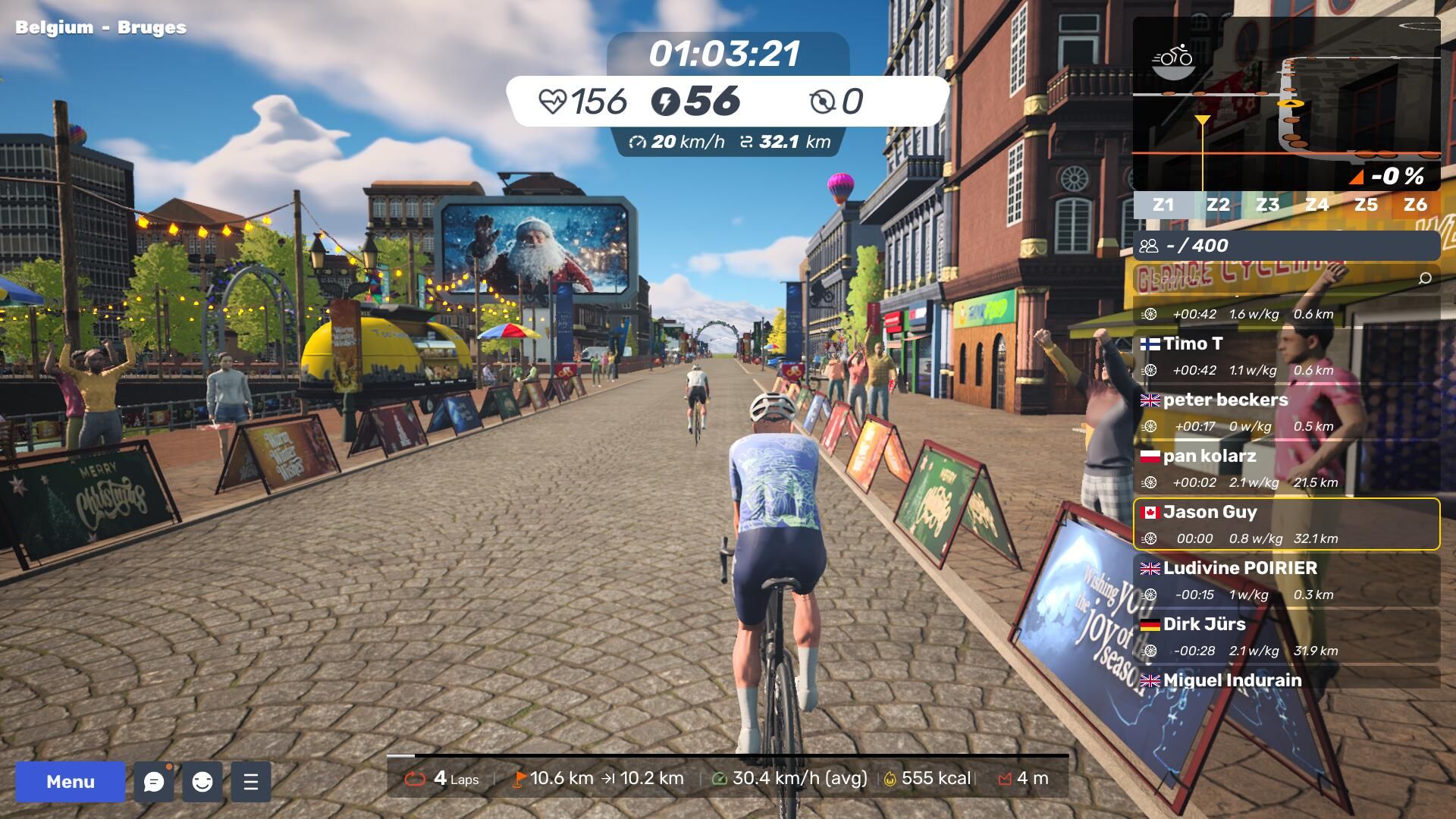Click the rider count header
The image size is (1456, 819).
(x=1286, y=246)
